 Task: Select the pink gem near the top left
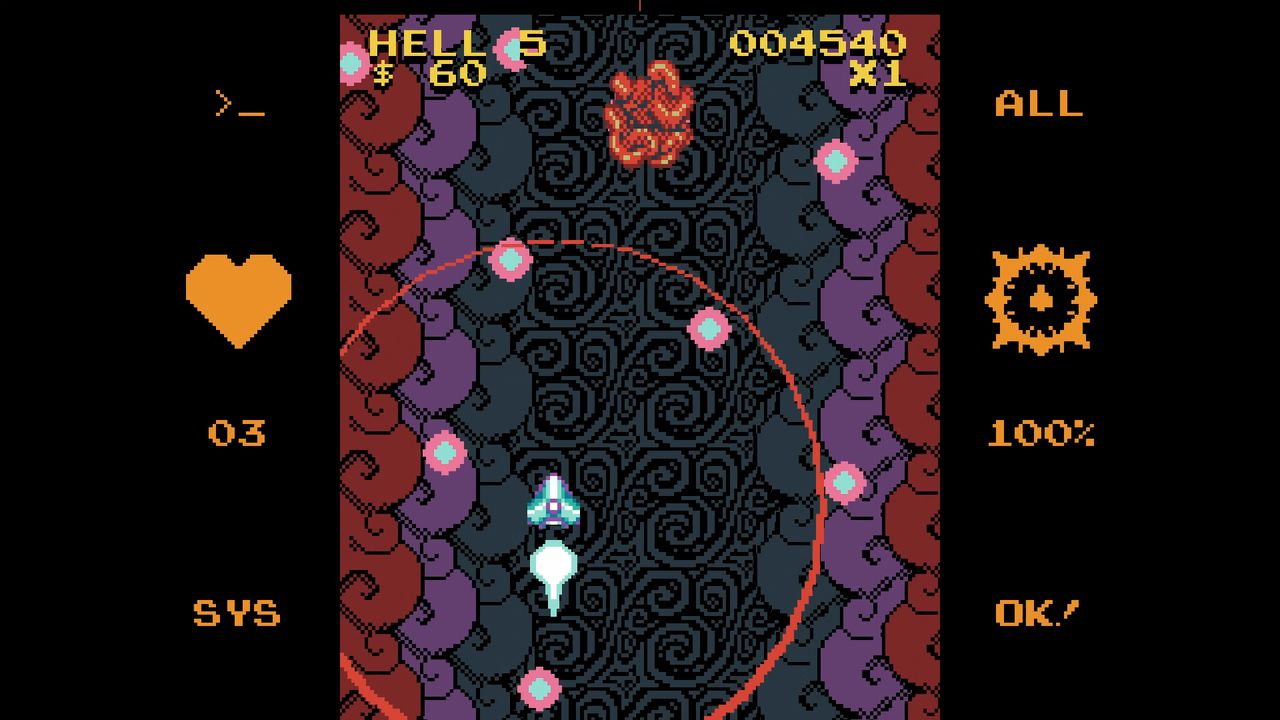tap(352, 65)
